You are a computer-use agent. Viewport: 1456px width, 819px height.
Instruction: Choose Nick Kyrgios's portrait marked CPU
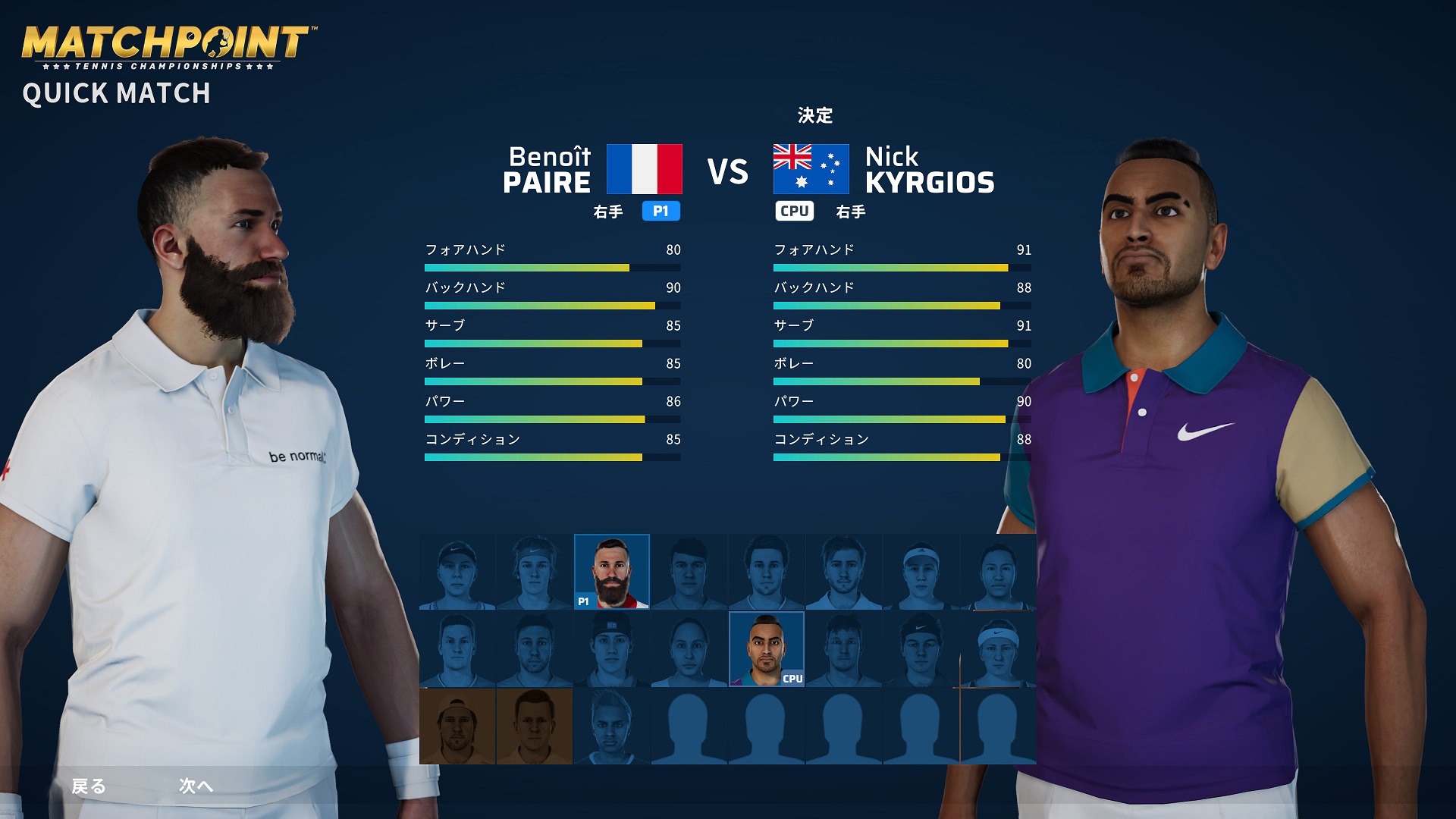click(x=766, y=649)
